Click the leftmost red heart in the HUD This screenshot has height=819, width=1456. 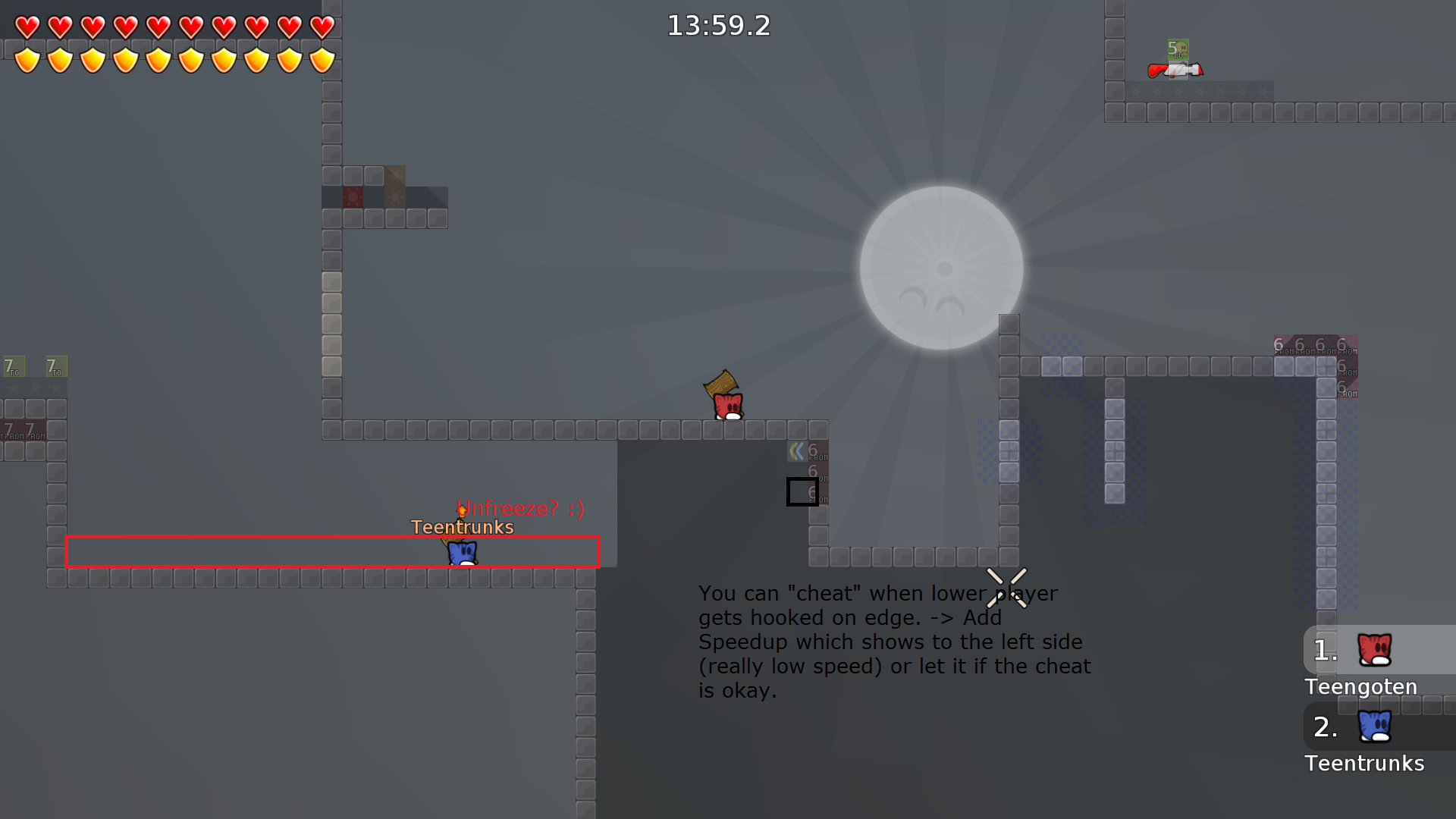(x=27, y=27)
